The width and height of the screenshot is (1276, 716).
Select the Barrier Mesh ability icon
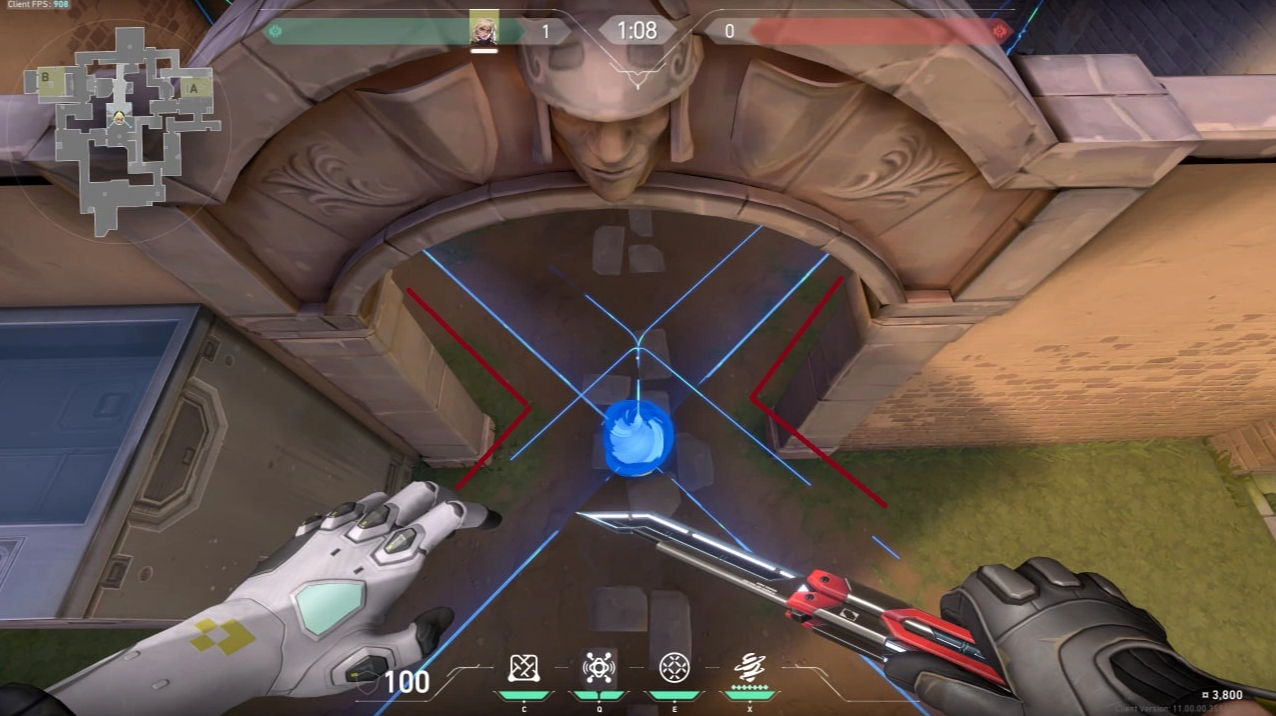(524, 667)
